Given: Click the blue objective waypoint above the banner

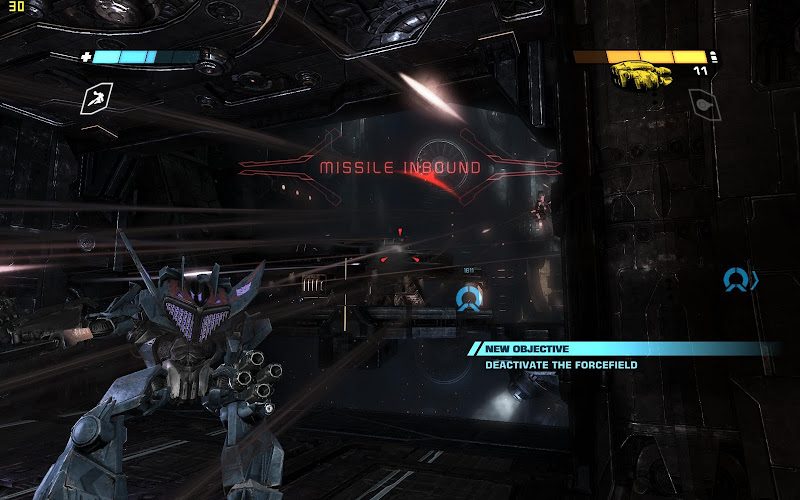Looking at the screenshot, I should pos(468,298).
